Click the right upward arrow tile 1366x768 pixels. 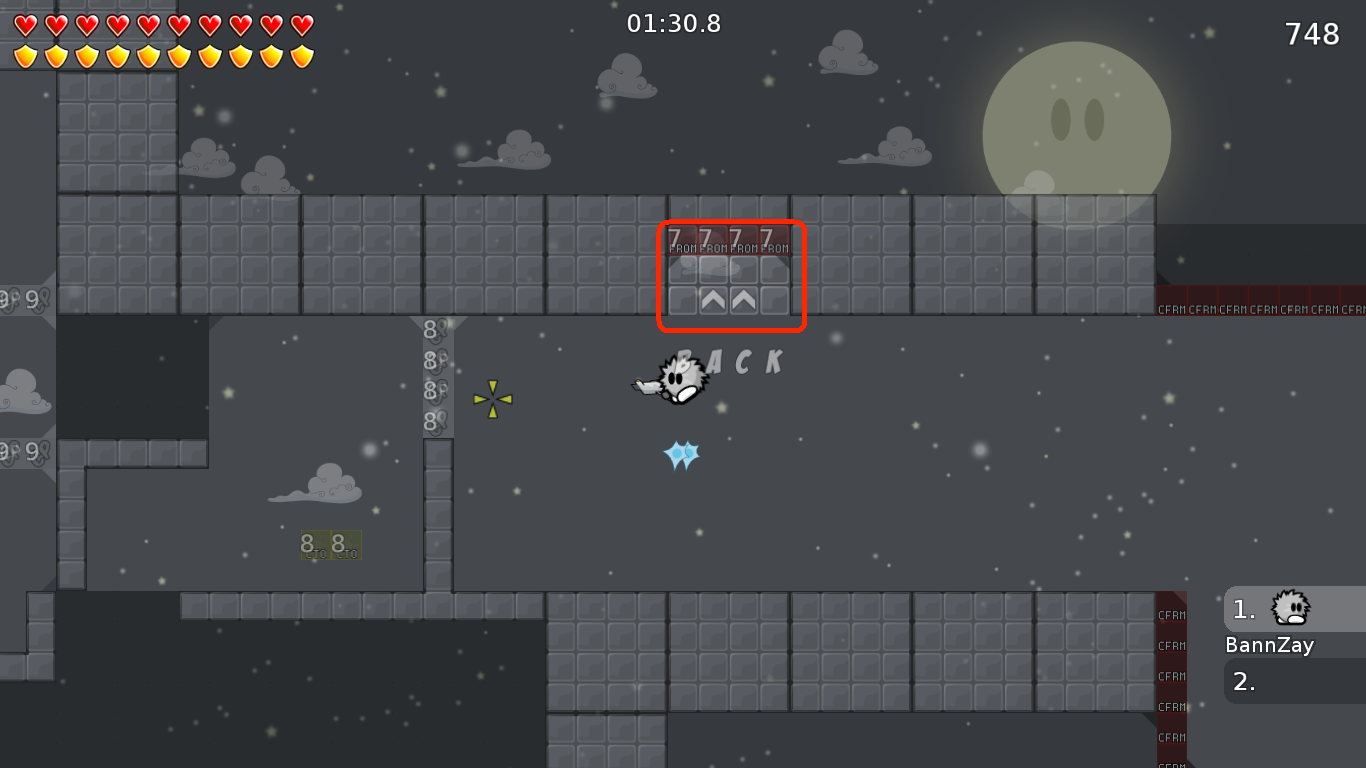pos(743,300)
